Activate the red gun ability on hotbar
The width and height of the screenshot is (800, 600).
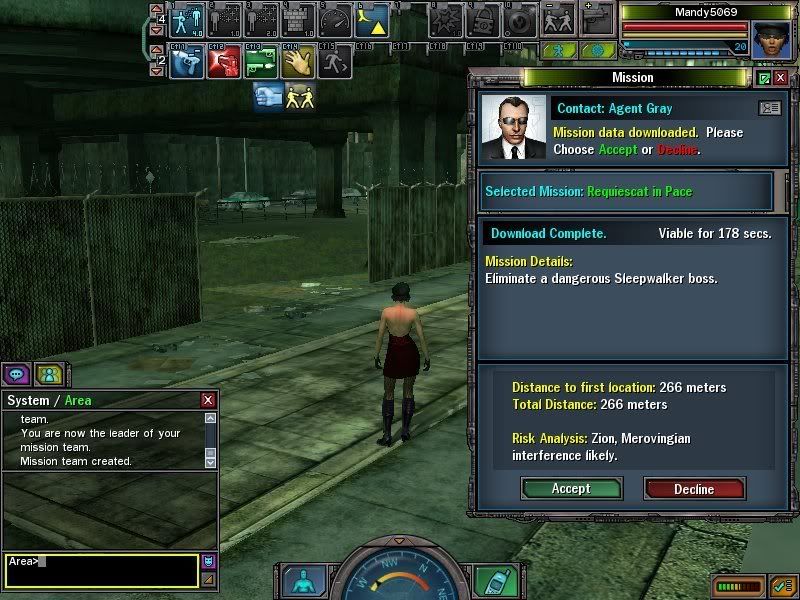pyautogui.click(x=223, y=62)
